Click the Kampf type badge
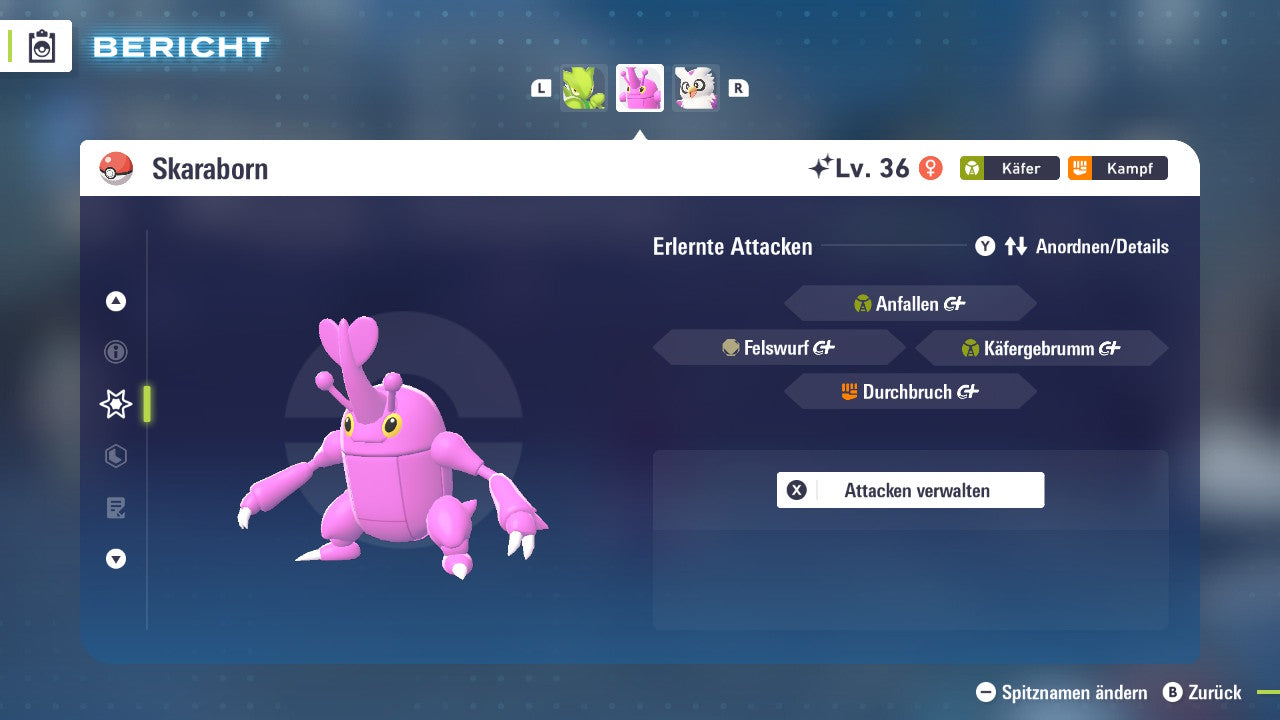 [1117, 168]
